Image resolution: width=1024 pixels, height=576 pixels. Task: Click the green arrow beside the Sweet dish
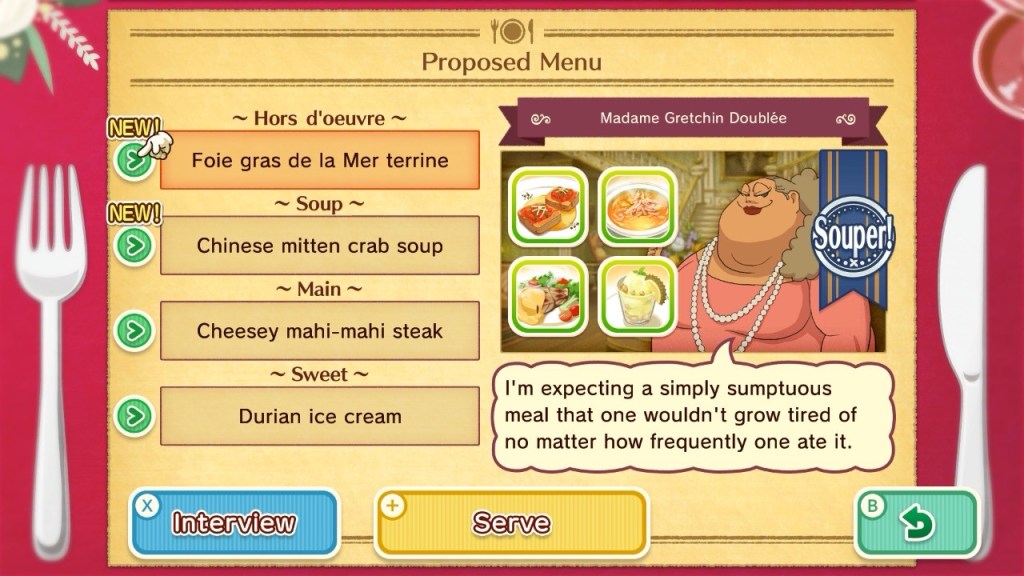(134, 416)
